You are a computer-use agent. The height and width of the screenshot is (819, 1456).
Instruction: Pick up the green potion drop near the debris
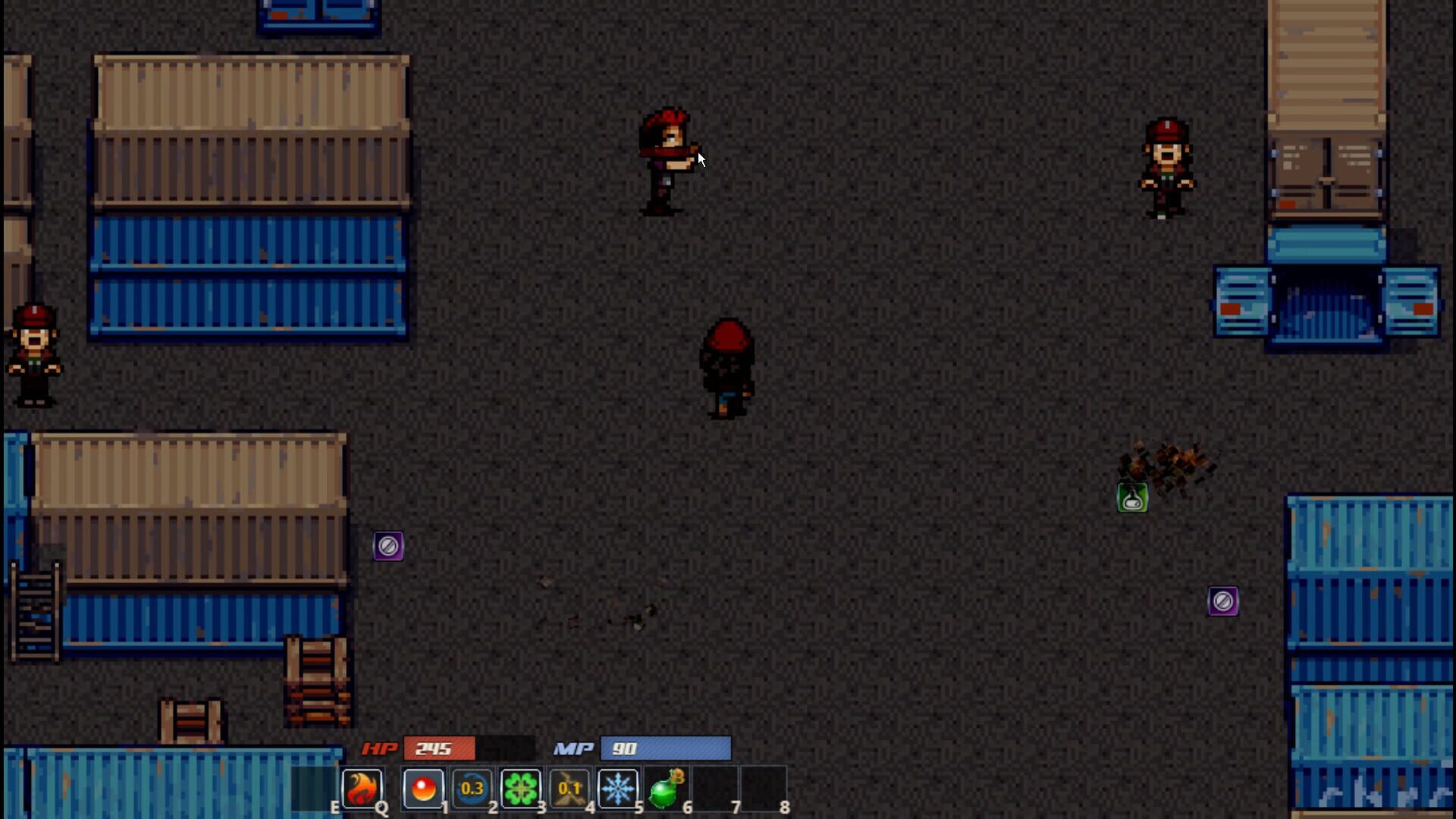coord(1132,497)
